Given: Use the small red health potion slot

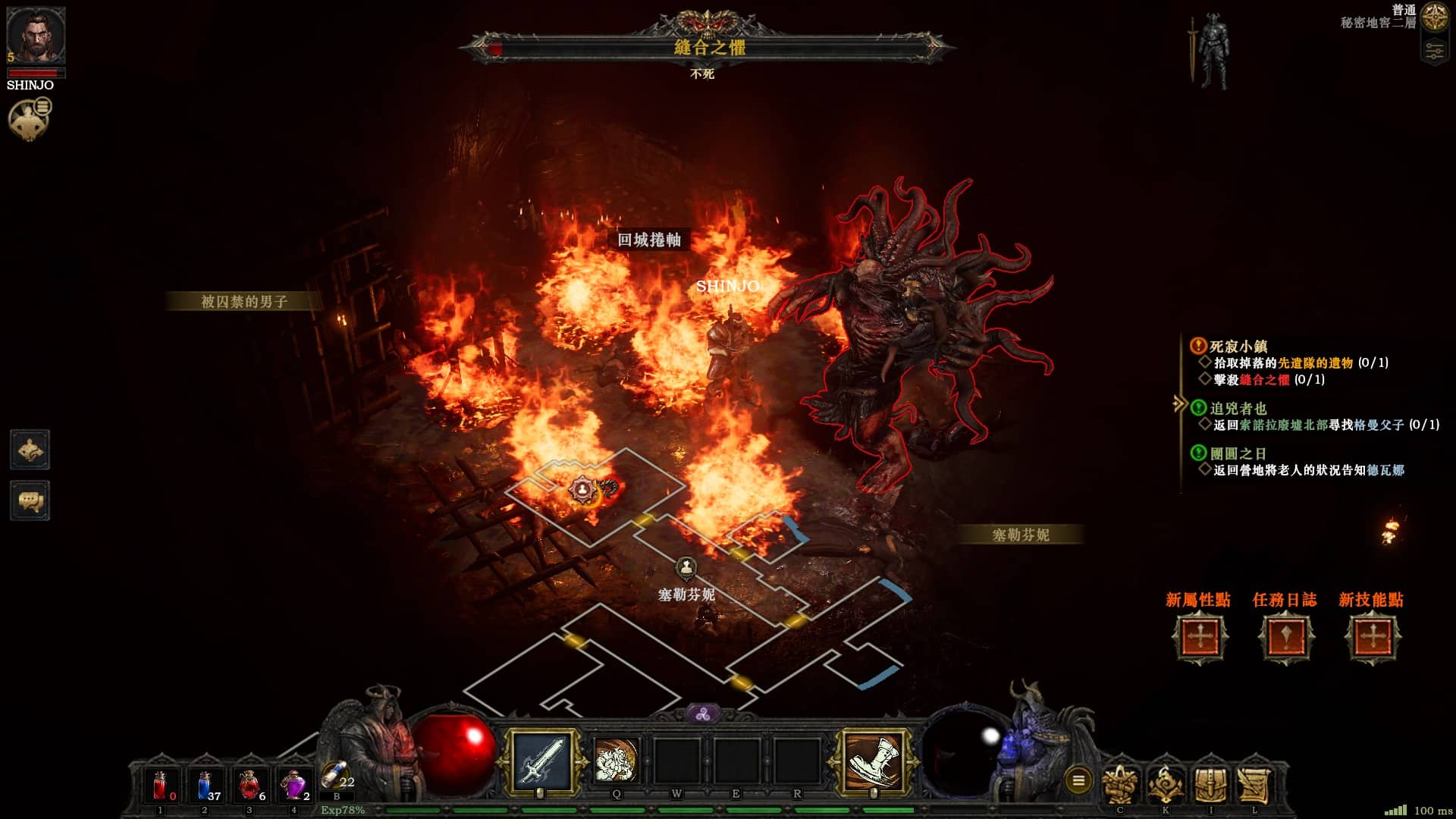Looking at the screenshot, I should 160,786.
